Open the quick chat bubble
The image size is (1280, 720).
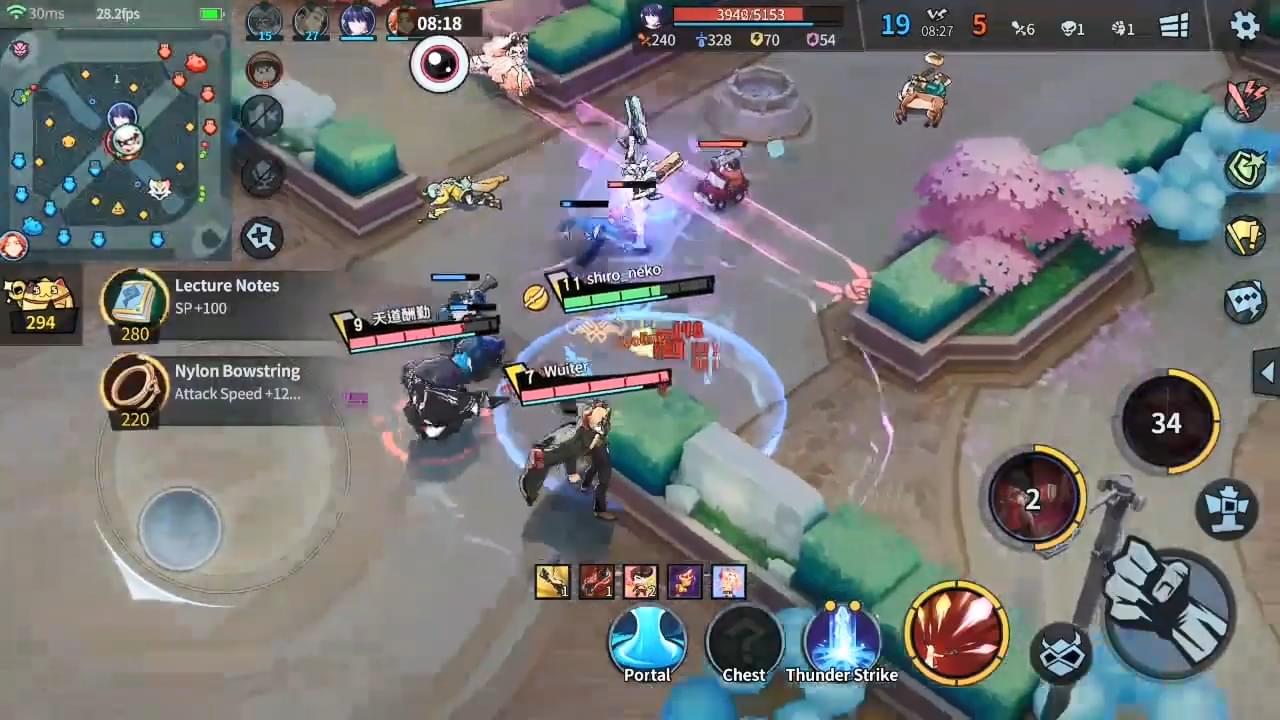click(x=1246, y=302)
